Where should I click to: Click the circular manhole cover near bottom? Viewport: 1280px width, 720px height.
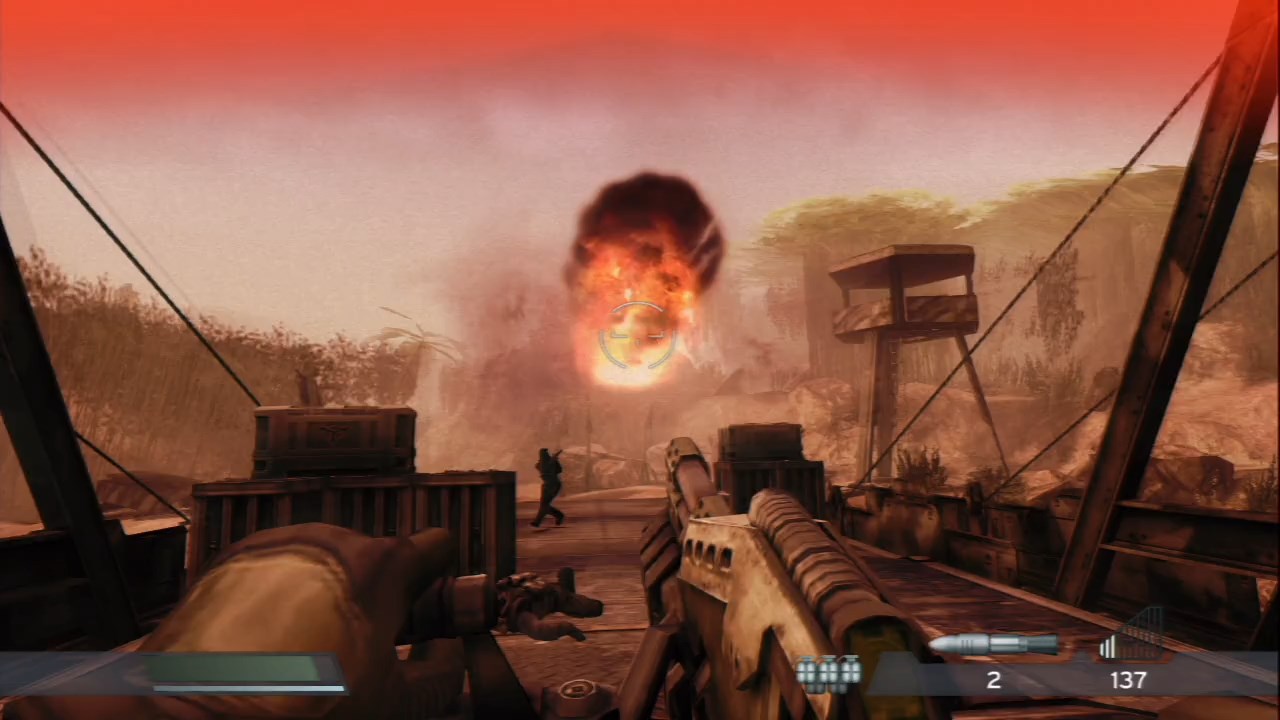point(575,688)
